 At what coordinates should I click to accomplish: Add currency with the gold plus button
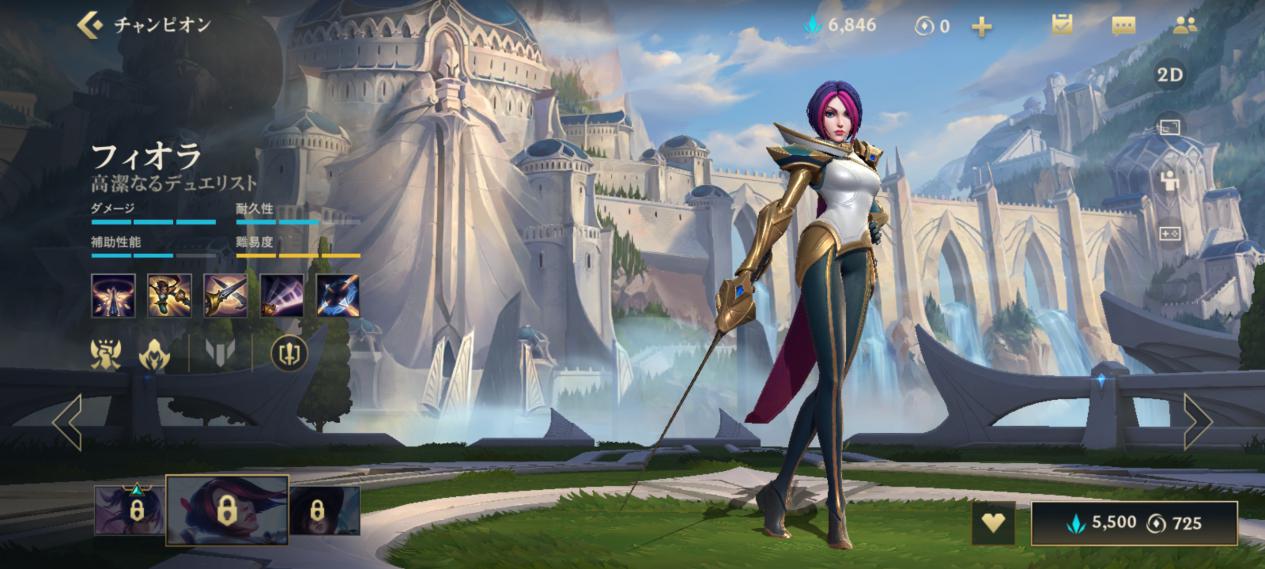click(982, 26)
